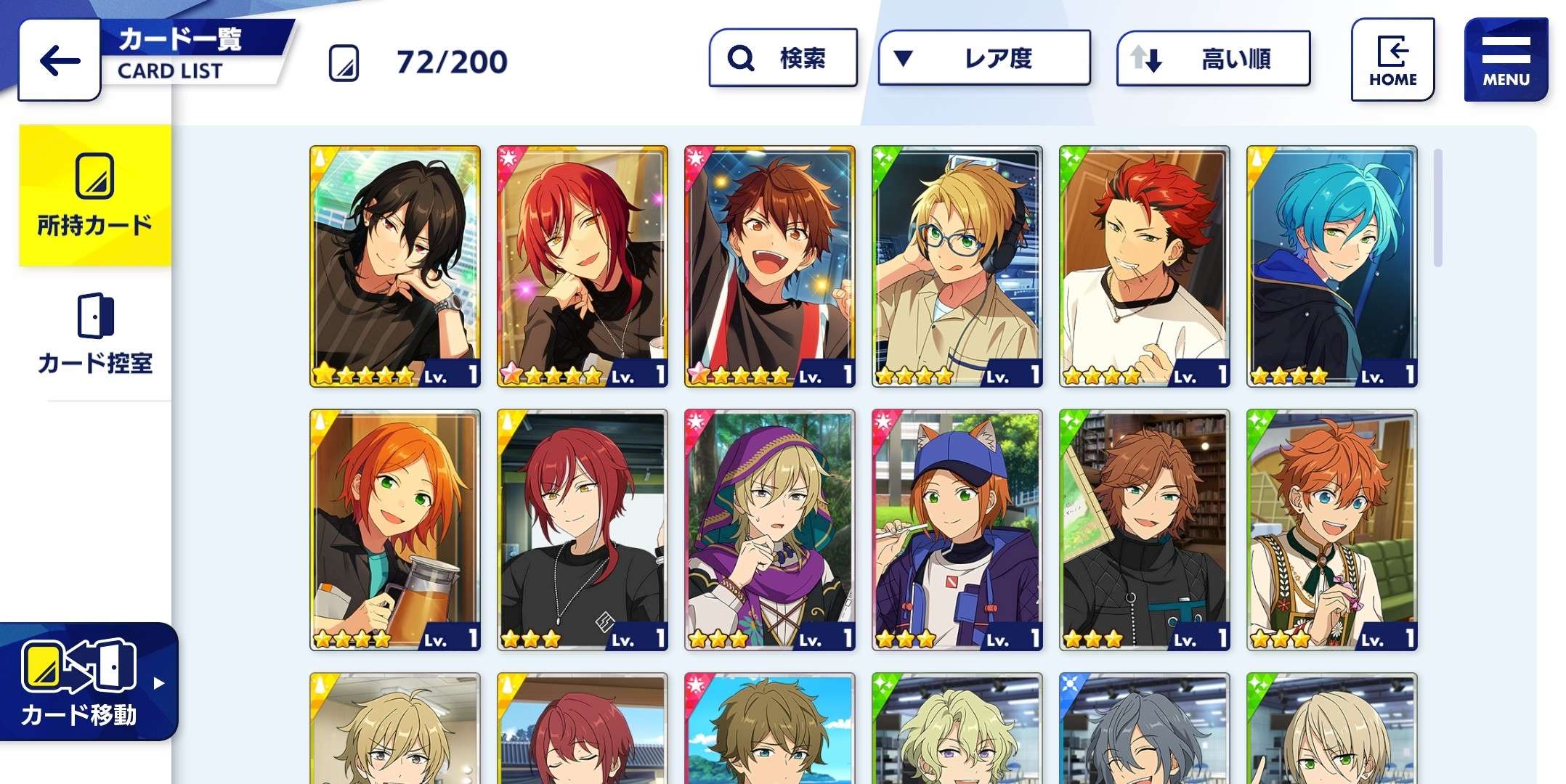1566x784 pixels.
Task: Expand the rarity filter selector
Action: click(x=984, y=59)
